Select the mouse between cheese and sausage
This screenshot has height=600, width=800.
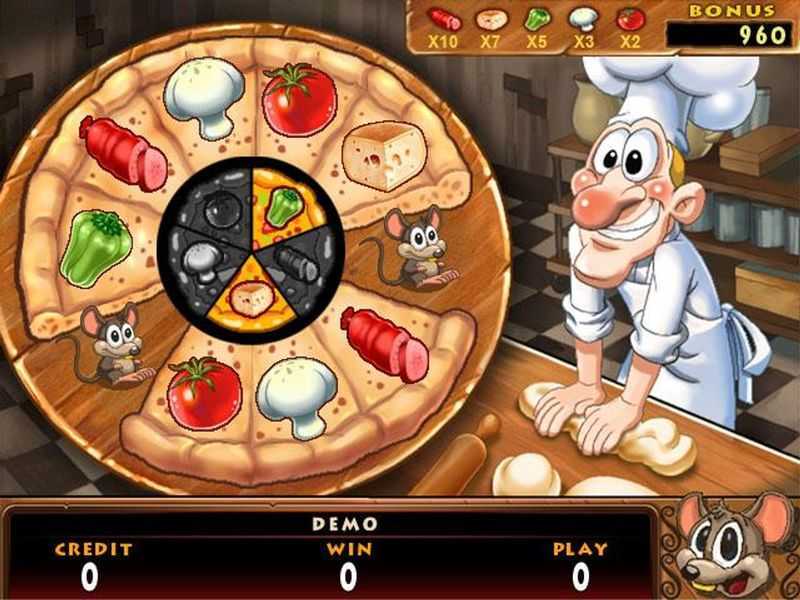pos(412,249)
